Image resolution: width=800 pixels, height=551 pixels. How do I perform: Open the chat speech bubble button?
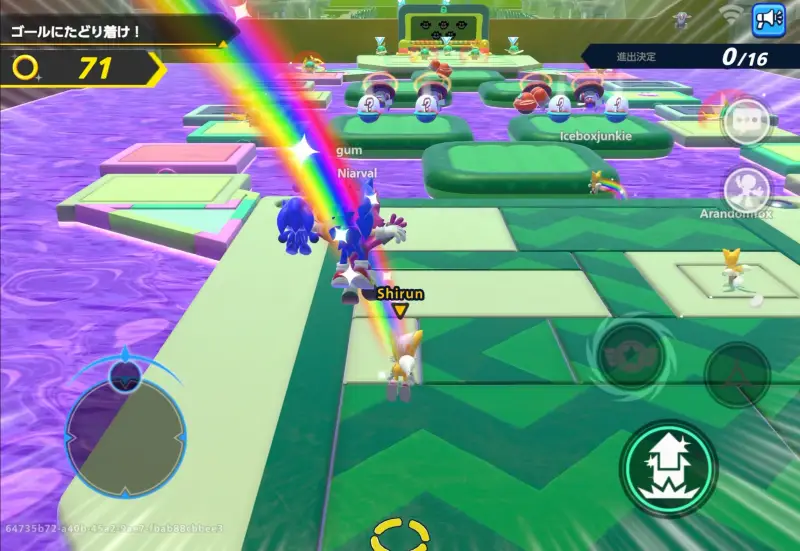pyautogui.click(x=746, y=122)
